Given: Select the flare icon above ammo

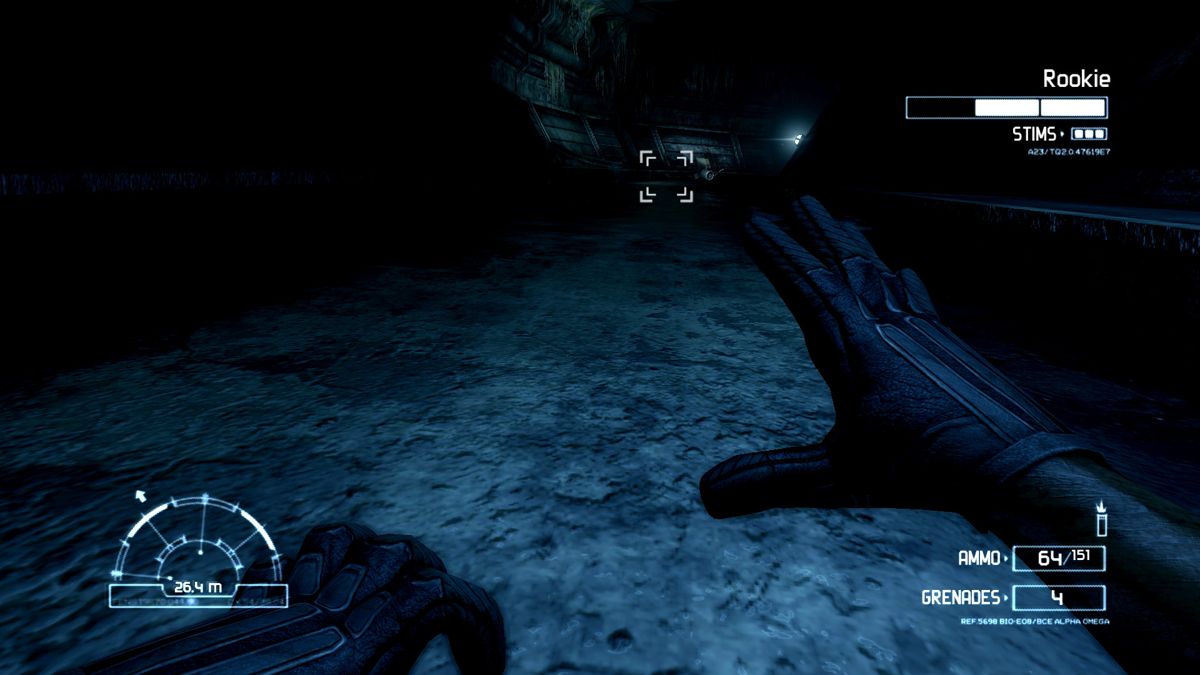Looking at the screenshot, I should pyautogui.click(x=1102, y=521).
